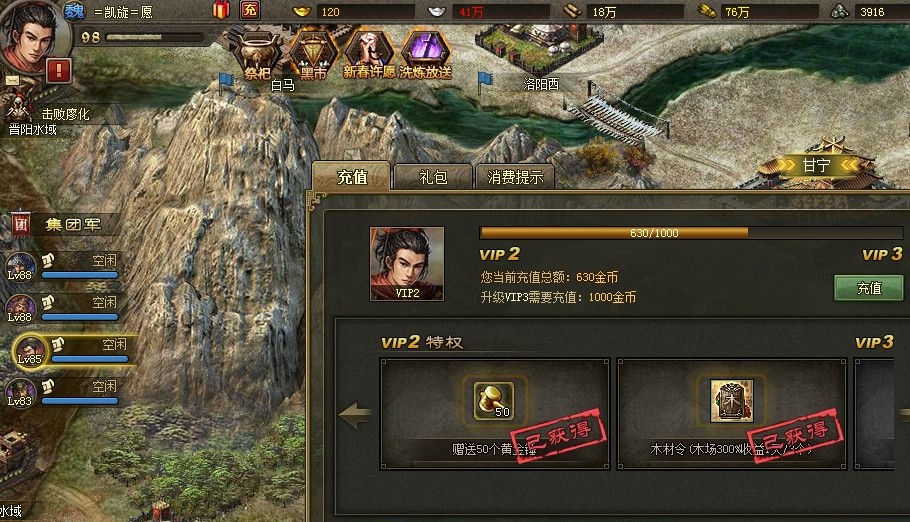This screenshot has height=522, width=910.
Task: Click the green 充值 recharge button
Action: [x=868, y=288]
